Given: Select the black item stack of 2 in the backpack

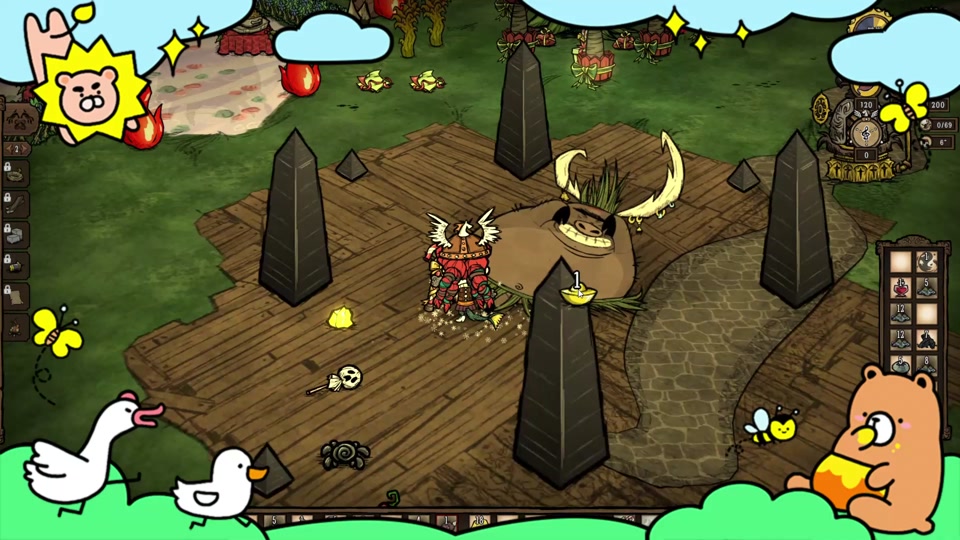Looking at the screenshot, I should point(927,340).
